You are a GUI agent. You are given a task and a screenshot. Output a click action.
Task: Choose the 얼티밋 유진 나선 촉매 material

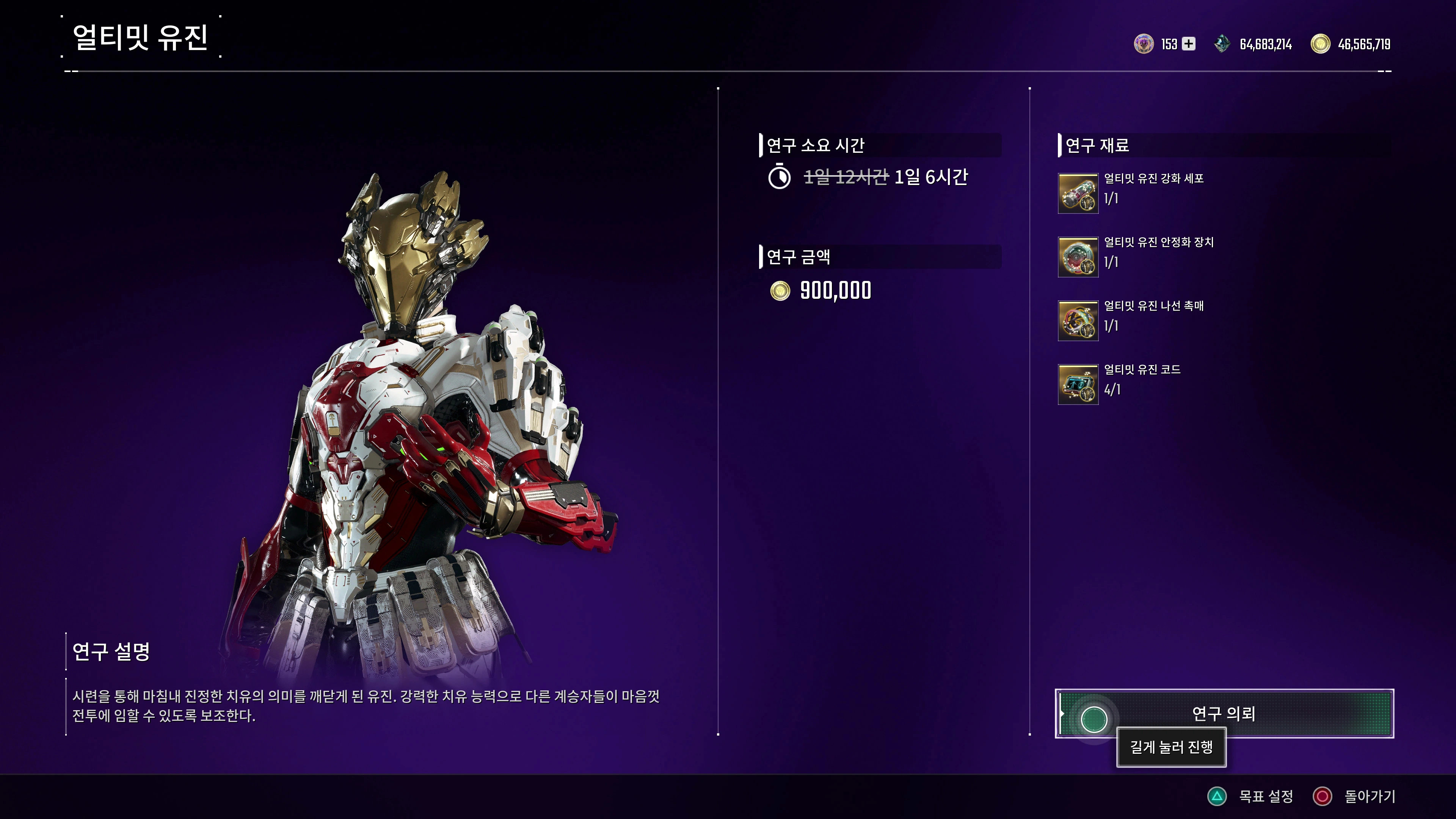[x=1078, y=321]
